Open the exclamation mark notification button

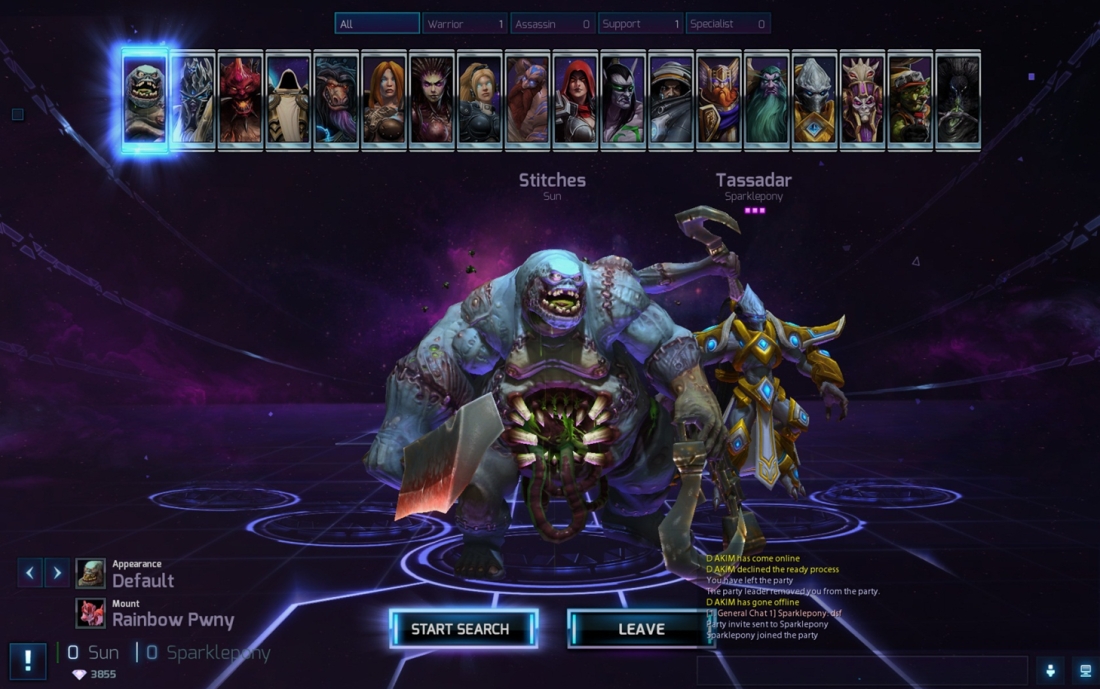pos(28,660)
